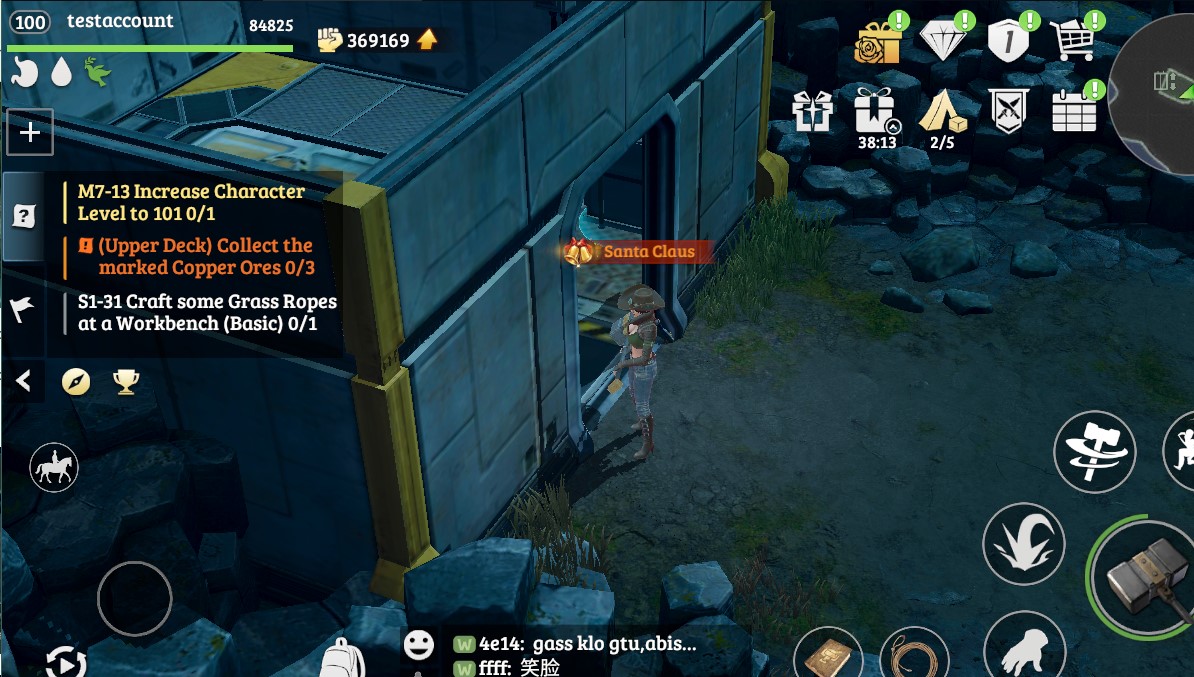1194x677 pixels.
Task: Click the plus button under status icons
Action: tap(30, 132)
